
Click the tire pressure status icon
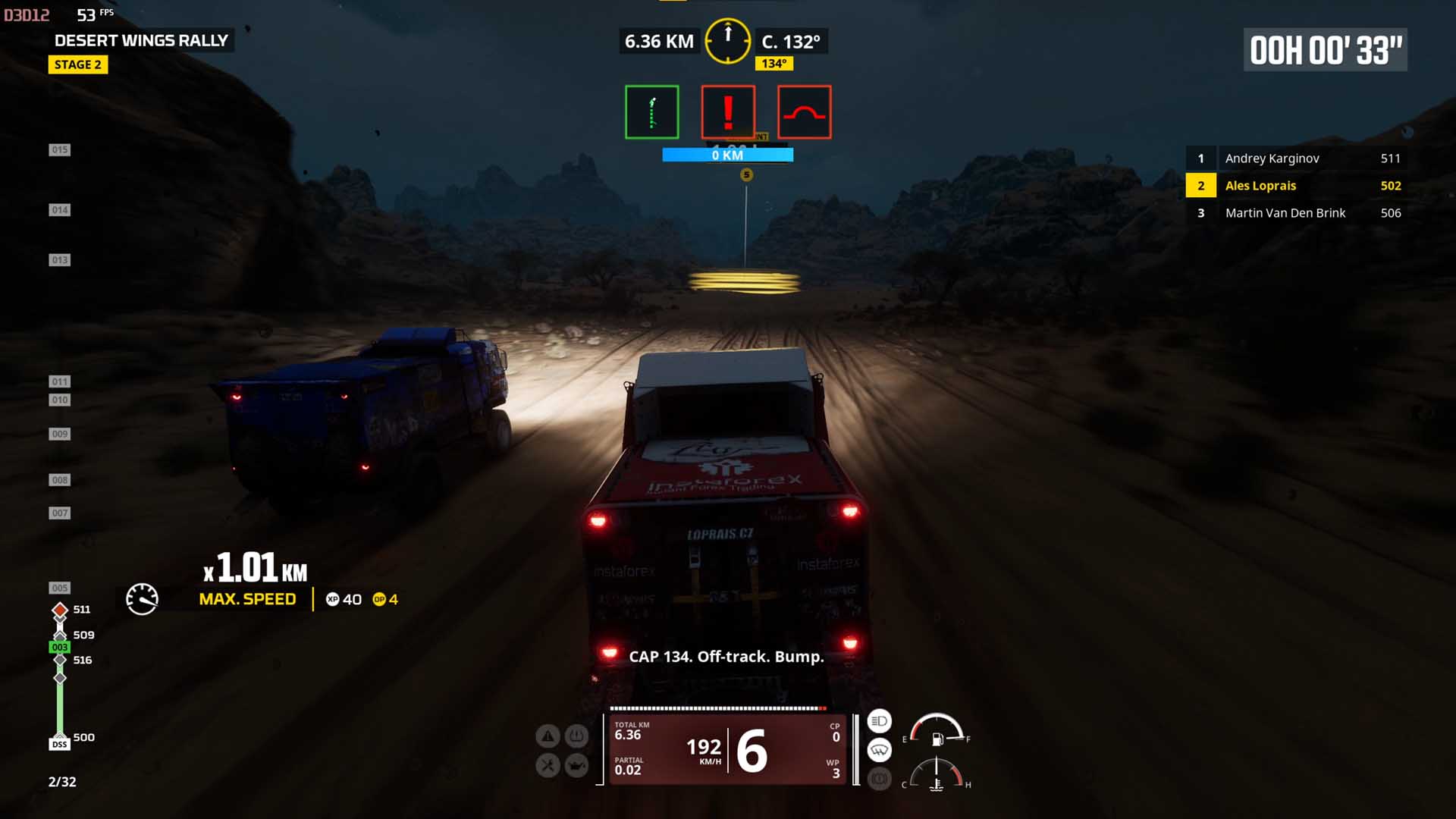(x=576, y=736)
